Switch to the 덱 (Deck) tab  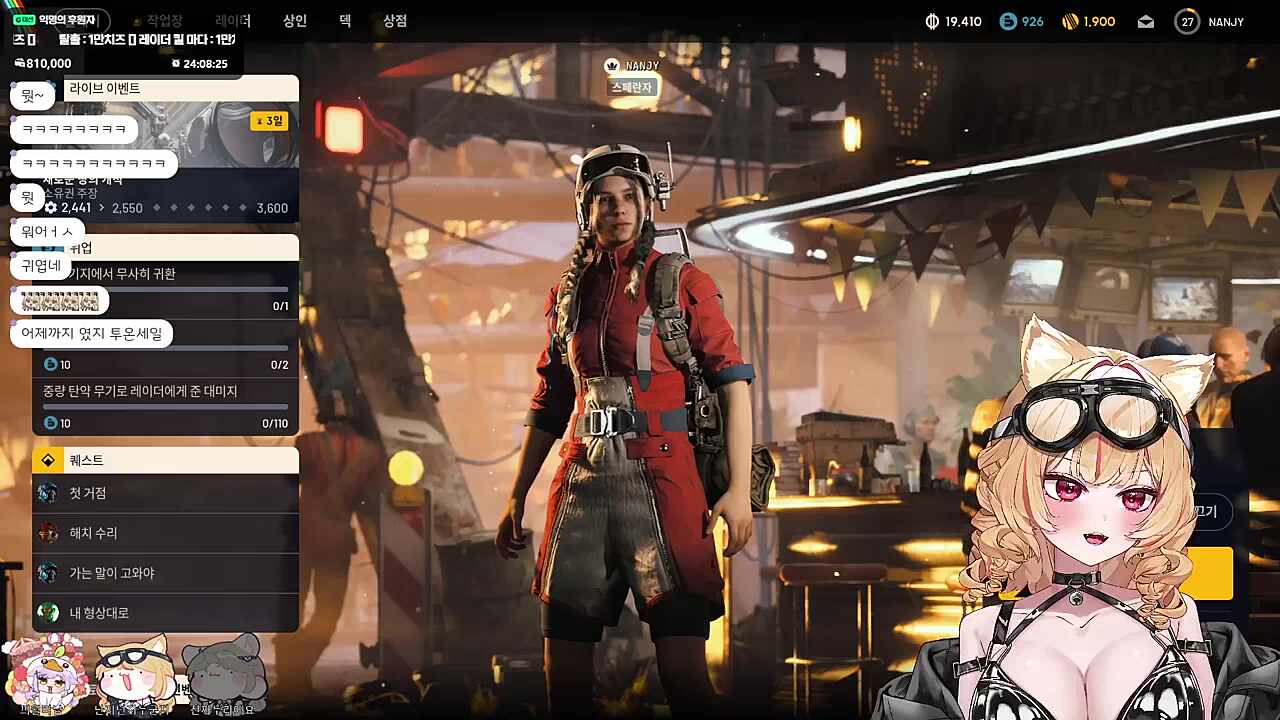click(345, 21)
